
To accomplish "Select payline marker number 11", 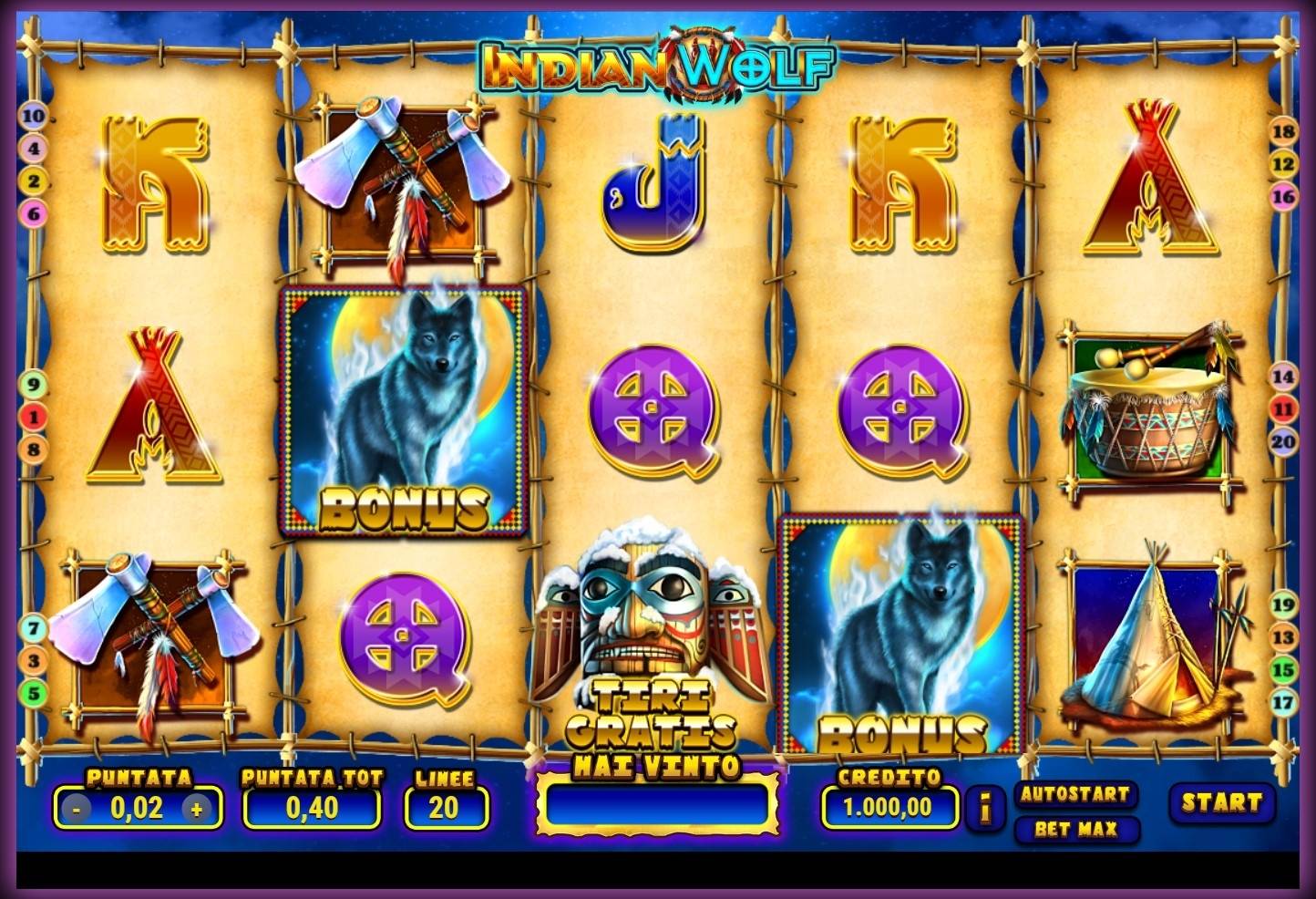I will (x=1283, y=409).
